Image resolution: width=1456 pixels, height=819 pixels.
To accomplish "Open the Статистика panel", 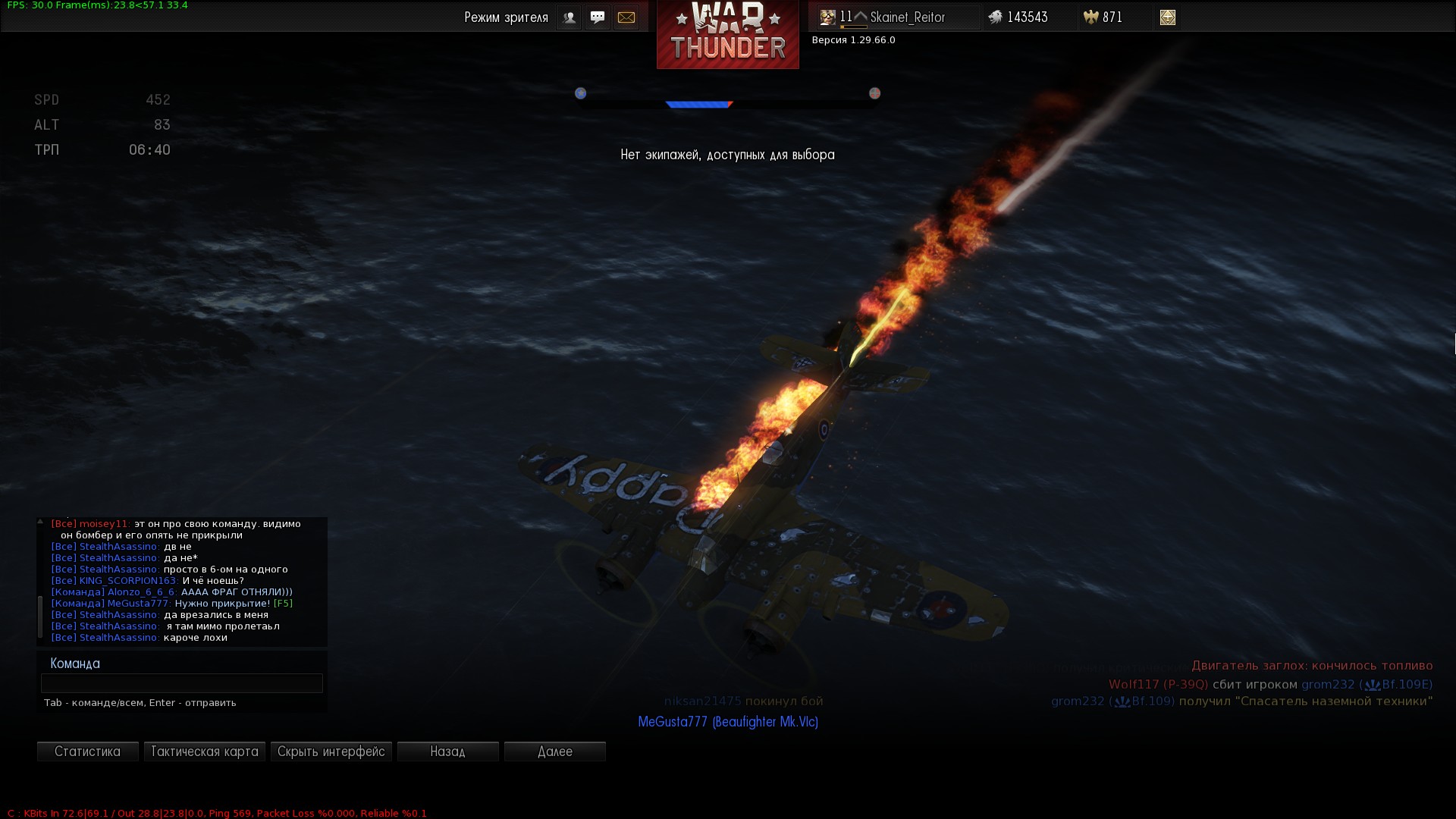I will coord(87,752).
